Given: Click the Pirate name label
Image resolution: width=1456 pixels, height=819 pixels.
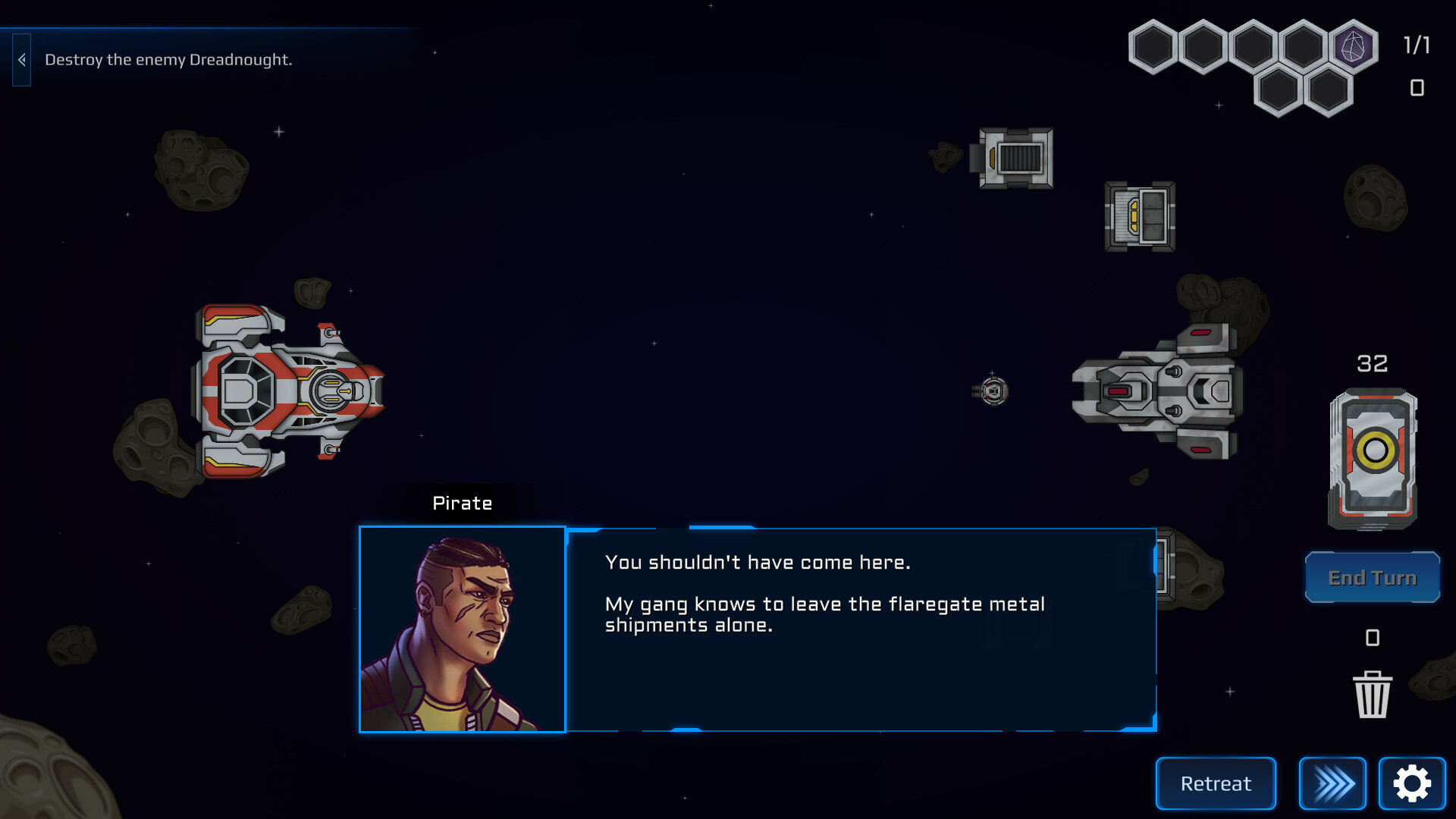Looking at the screenshot, I should 462,503.
